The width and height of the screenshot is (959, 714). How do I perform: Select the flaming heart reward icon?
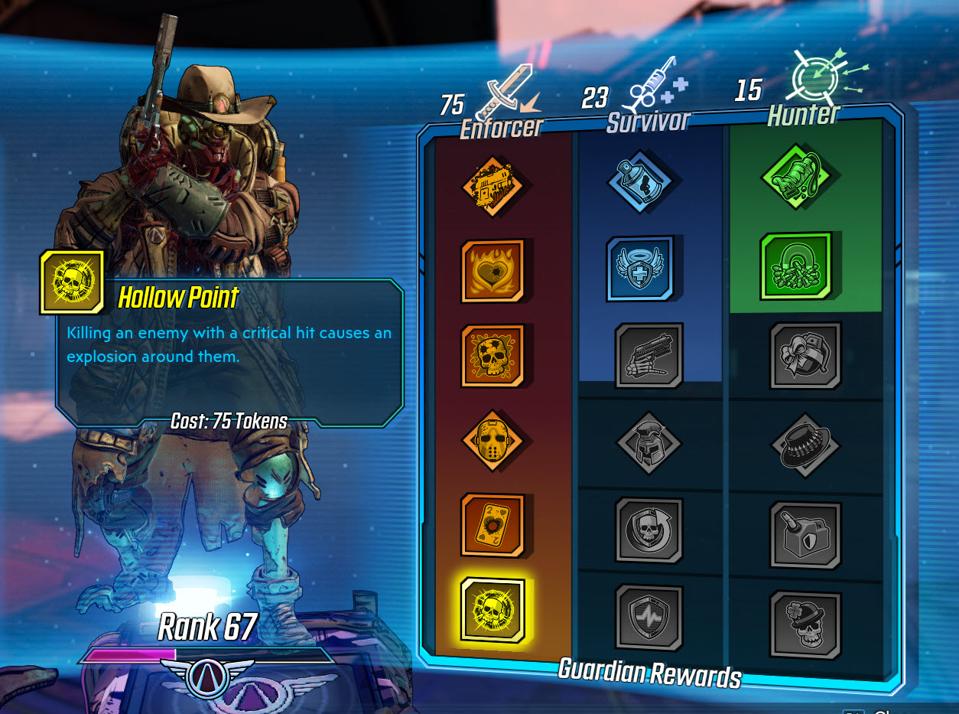[x=493, y=271]
